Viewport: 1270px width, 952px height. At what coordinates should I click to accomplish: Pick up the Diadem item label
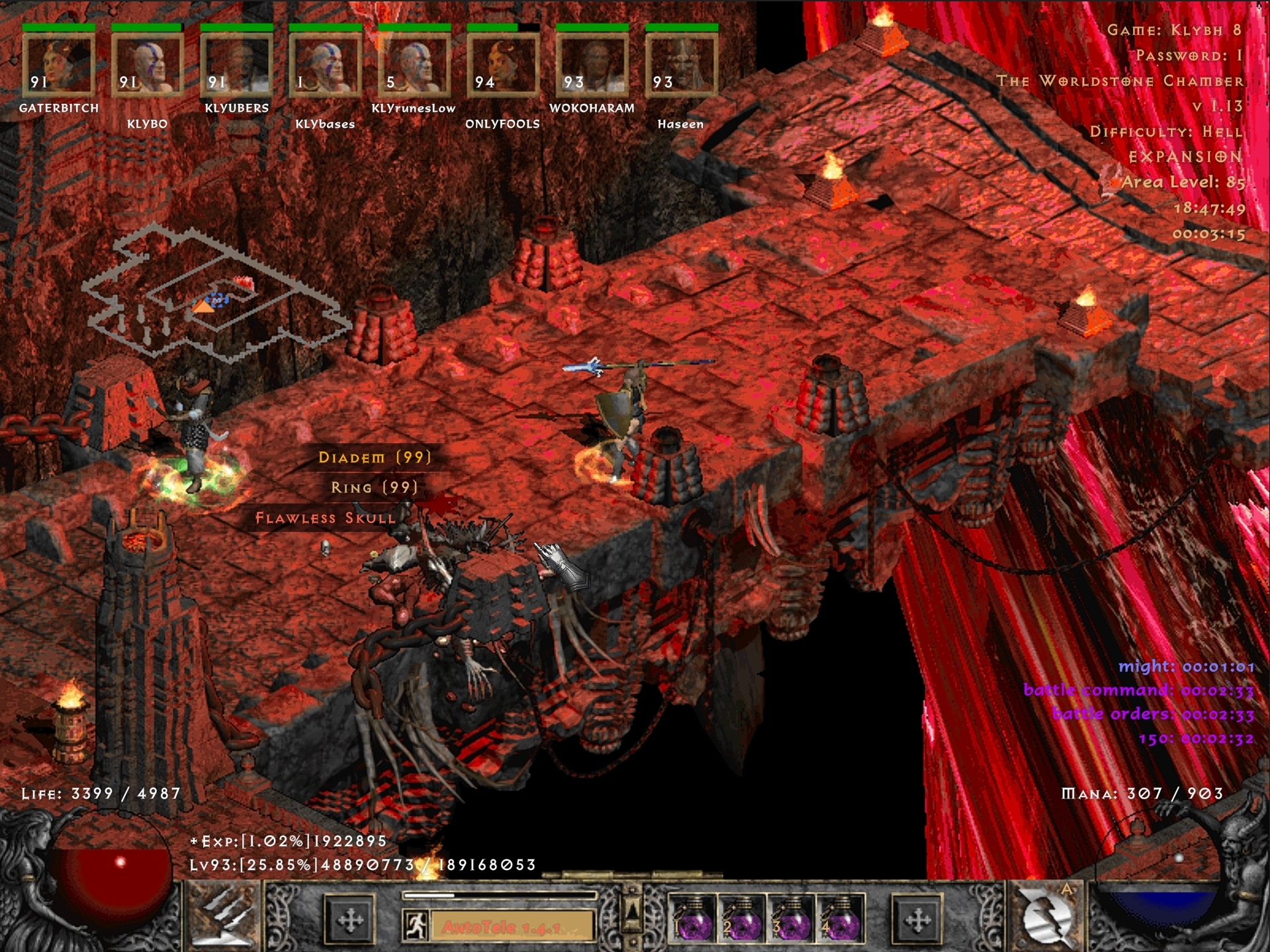point(375,457)
